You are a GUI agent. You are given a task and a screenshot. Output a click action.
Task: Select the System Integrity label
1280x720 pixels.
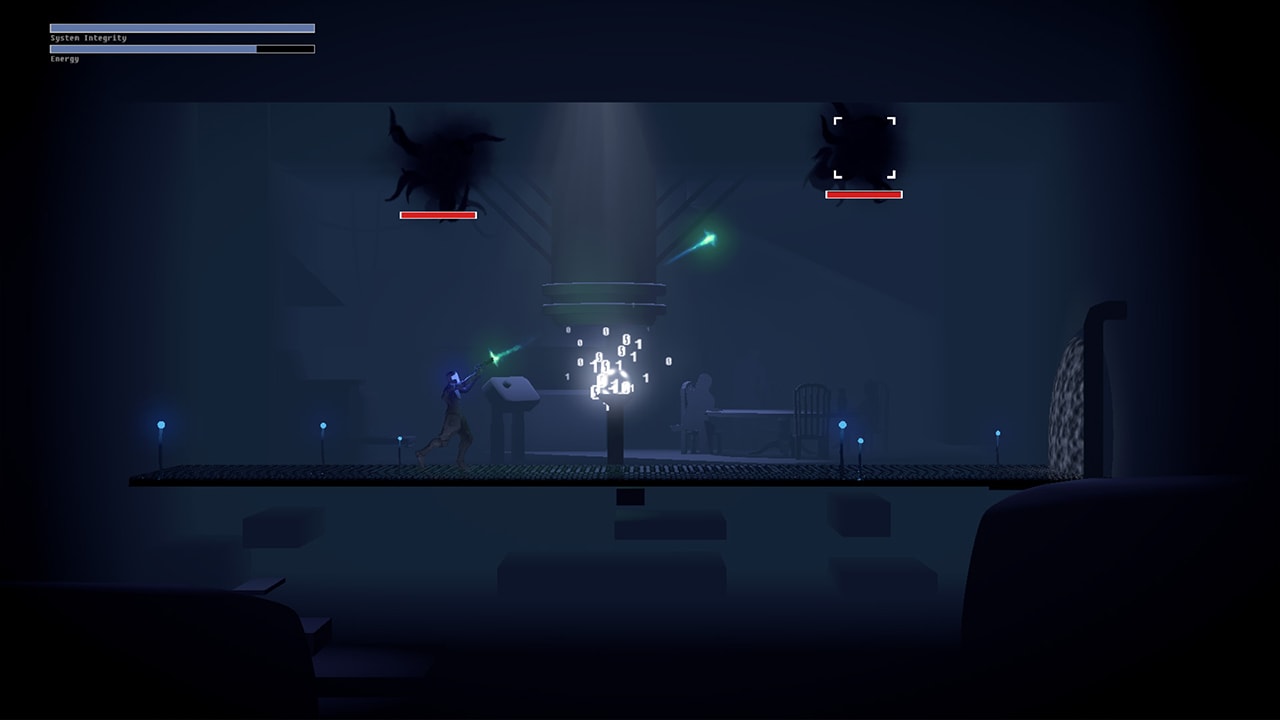[85, 36]
